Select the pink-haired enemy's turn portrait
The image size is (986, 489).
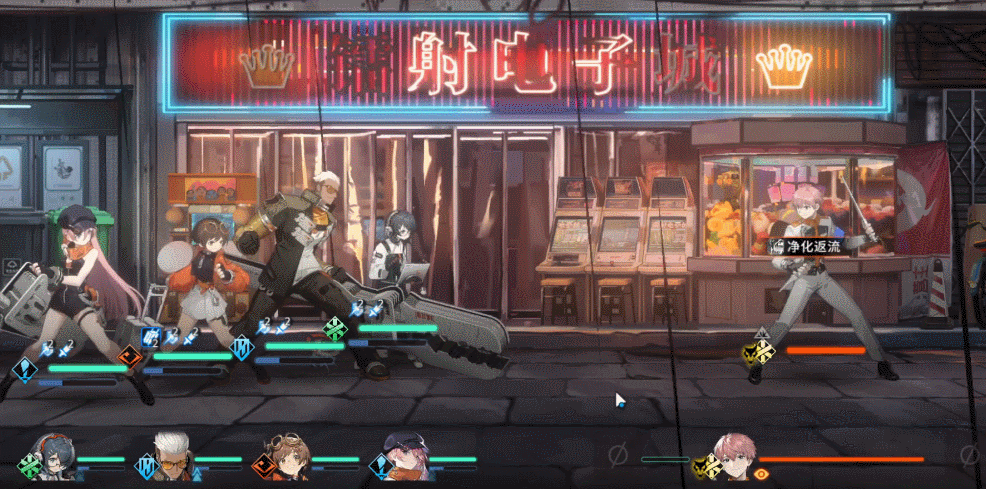click(x=734, y=455)
